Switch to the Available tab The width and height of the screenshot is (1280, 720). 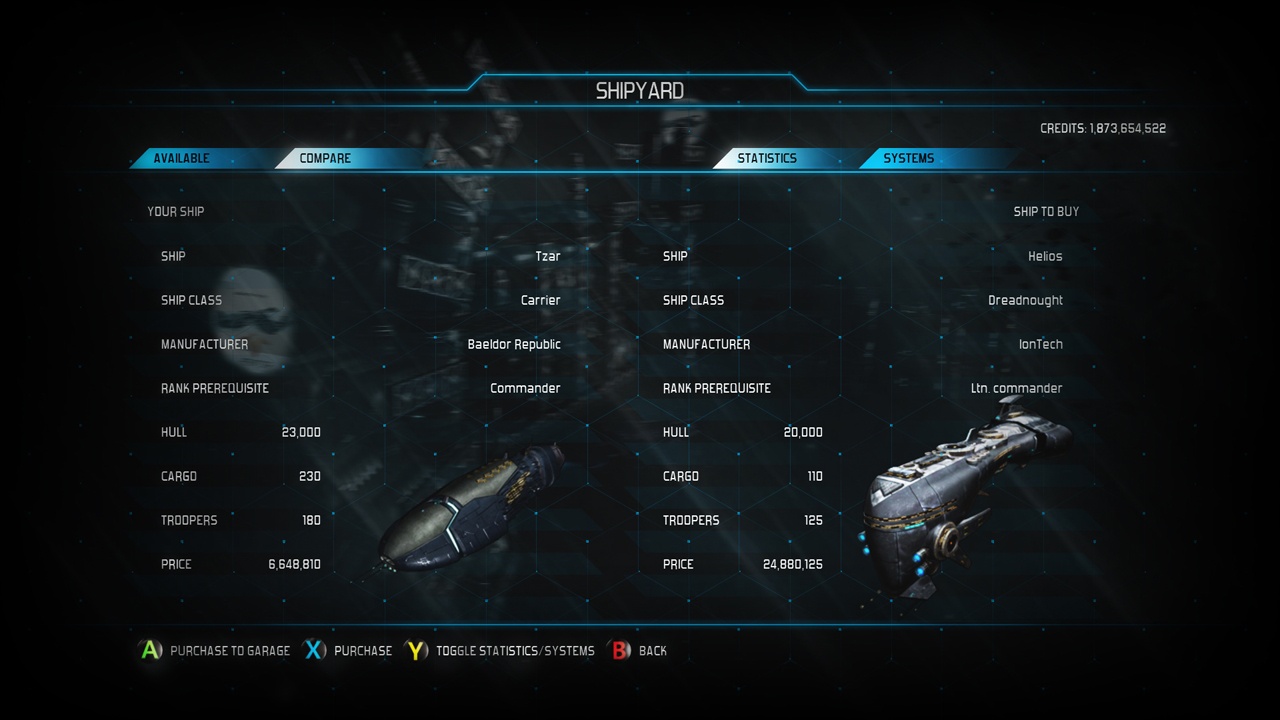click(x=182, y=158)
